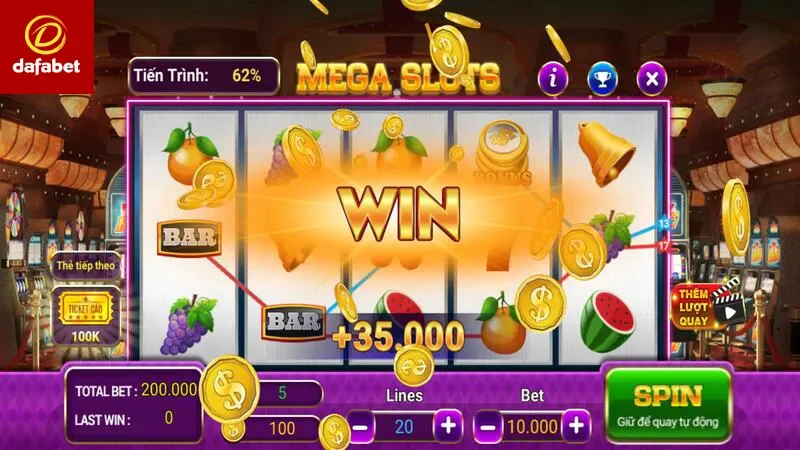Open the trophy leaderboard button
This screenshot has height=450, width=800.
click(x=602, y=76)
